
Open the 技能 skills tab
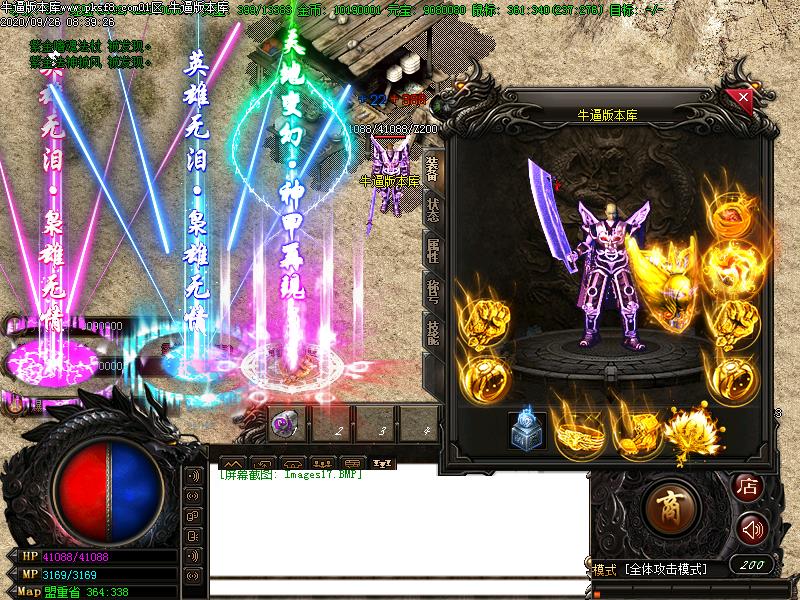click(x=433, y=334)
